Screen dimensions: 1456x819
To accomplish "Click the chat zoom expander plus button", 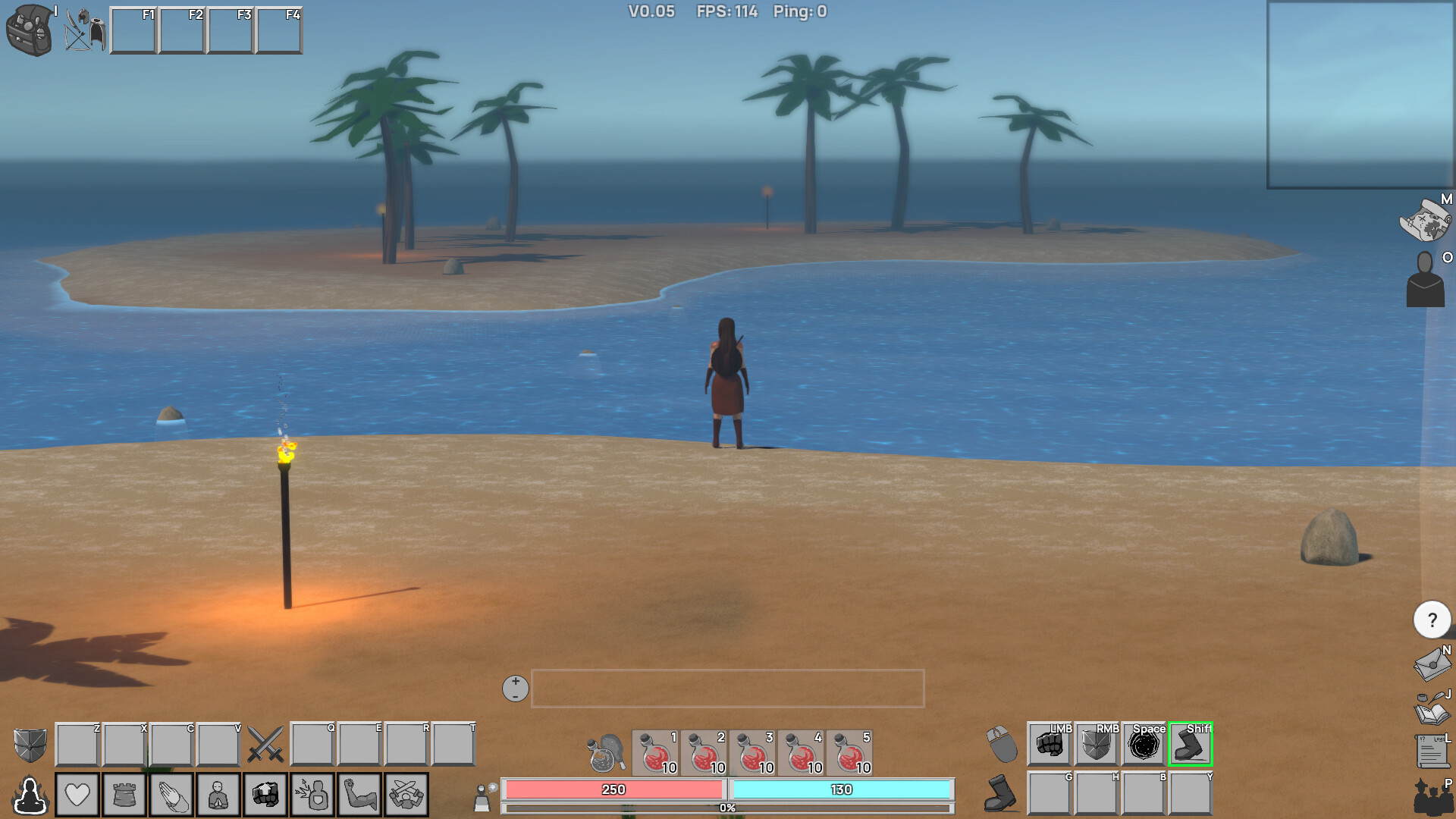I will point(515,682).
